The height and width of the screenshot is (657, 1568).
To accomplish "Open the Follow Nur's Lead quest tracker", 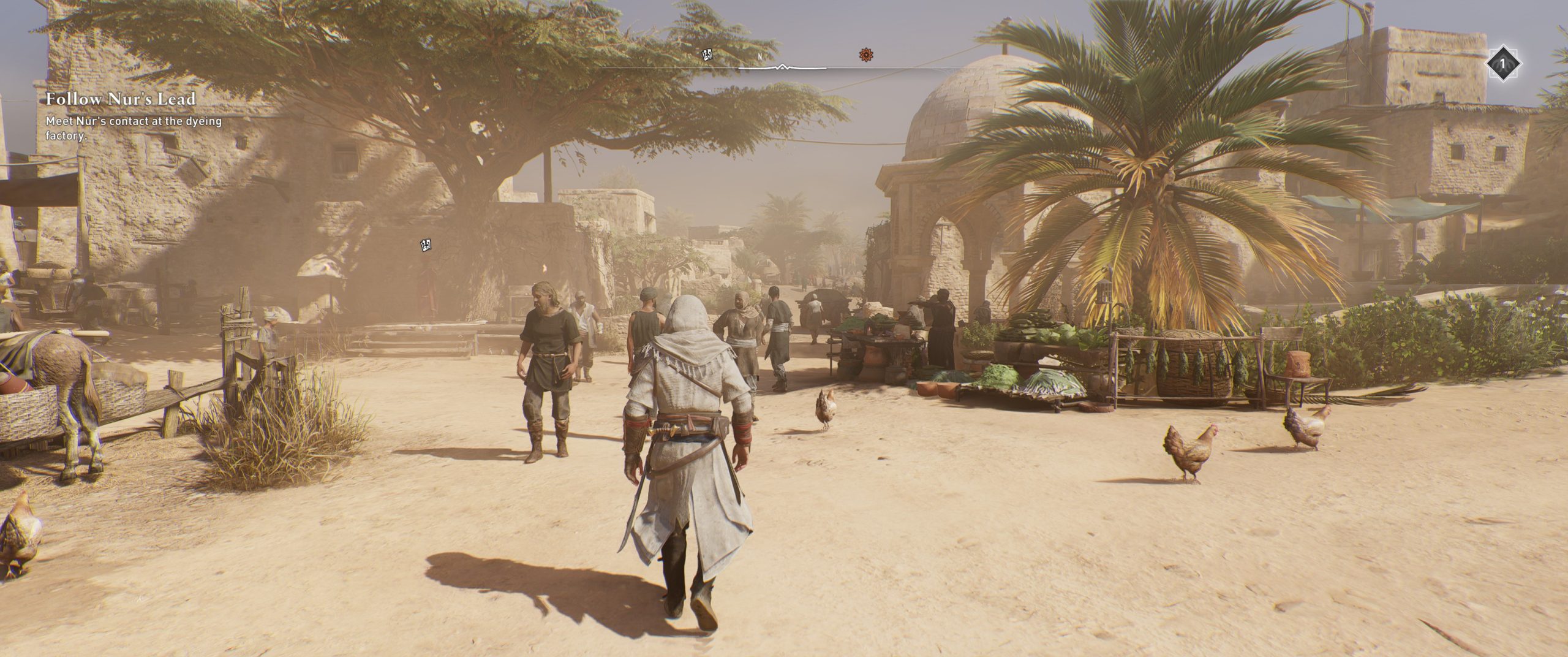I will pyautogui.click(x=120, y=99).
